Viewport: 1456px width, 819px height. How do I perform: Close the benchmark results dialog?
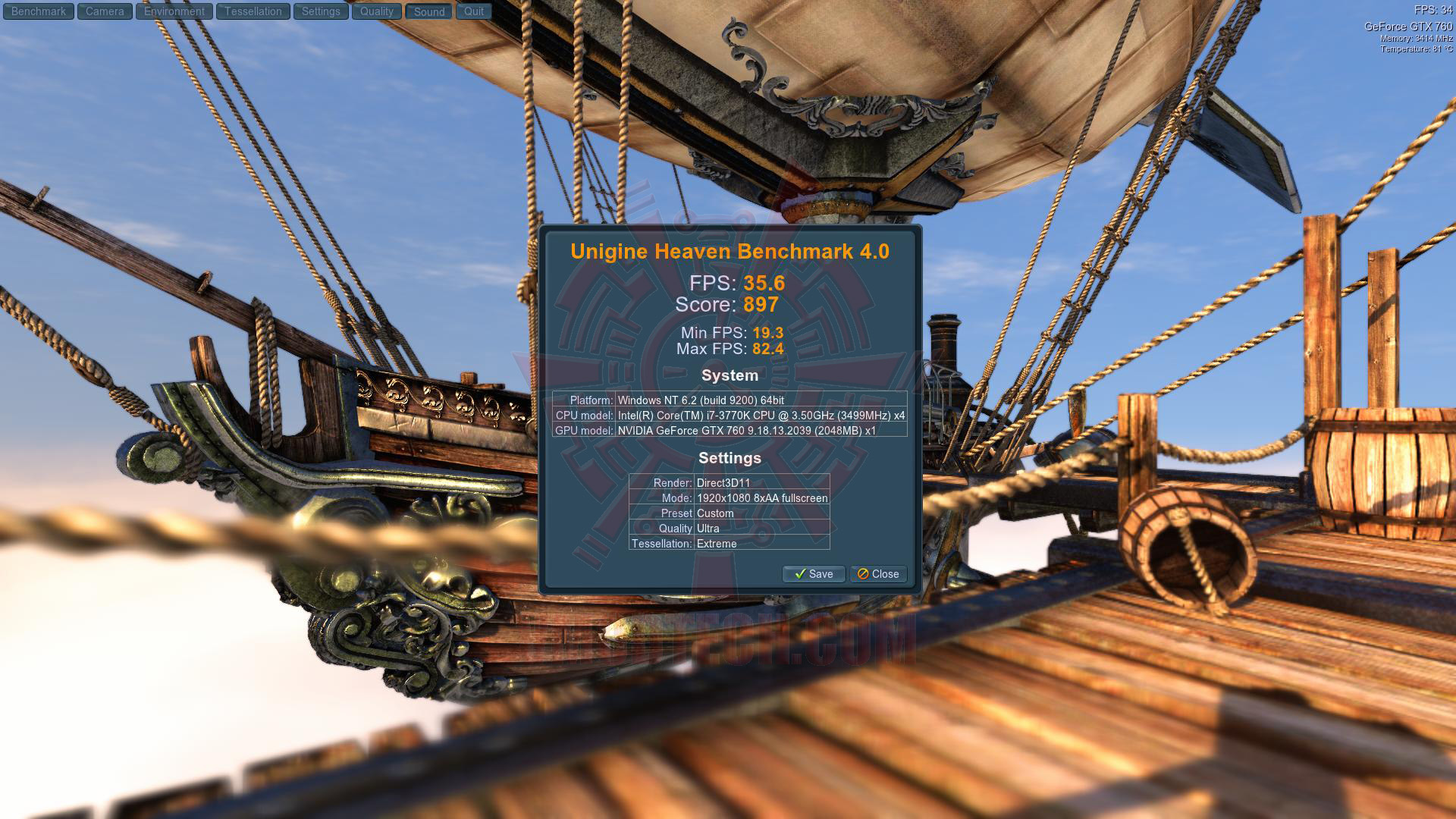pyautogui.click(x=878, y=574)
